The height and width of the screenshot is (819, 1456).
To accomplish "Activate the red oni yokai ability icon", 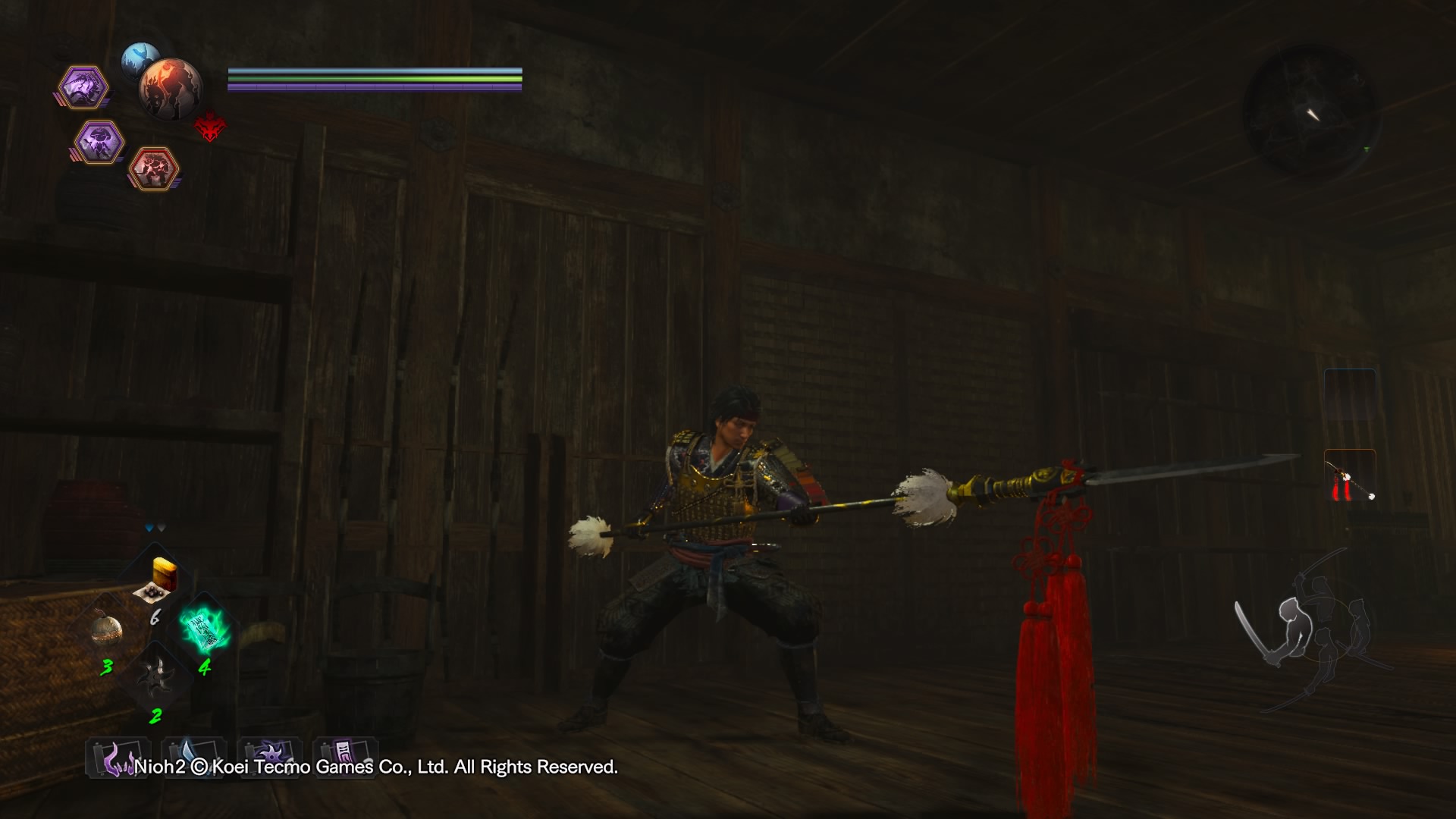I will coord(155,168).
